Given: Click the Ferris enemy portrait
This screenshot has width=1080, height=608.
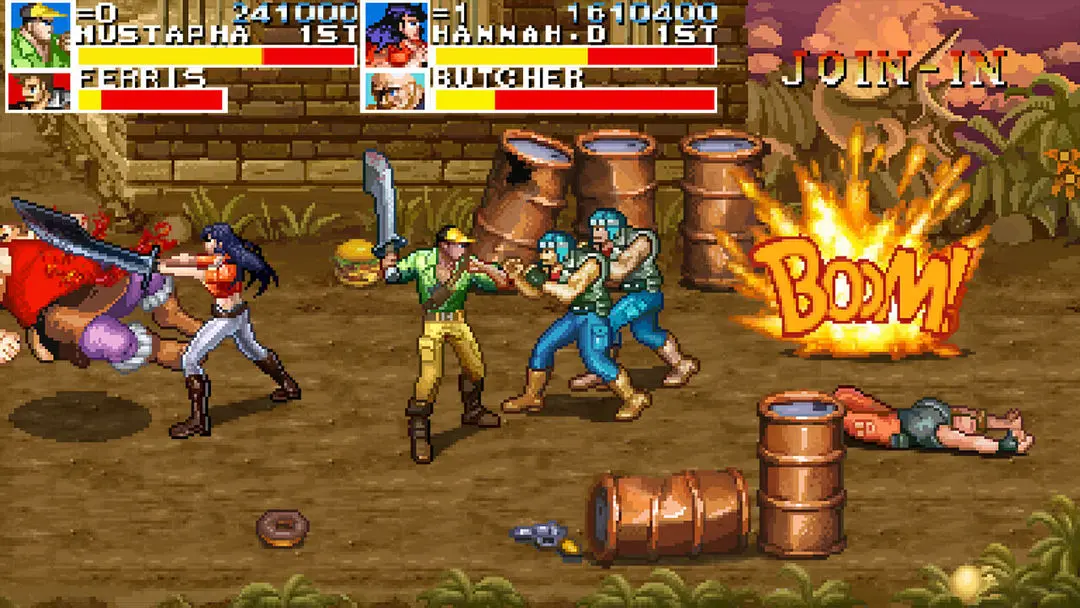Looking at the screenshot, I should [39, 91].
